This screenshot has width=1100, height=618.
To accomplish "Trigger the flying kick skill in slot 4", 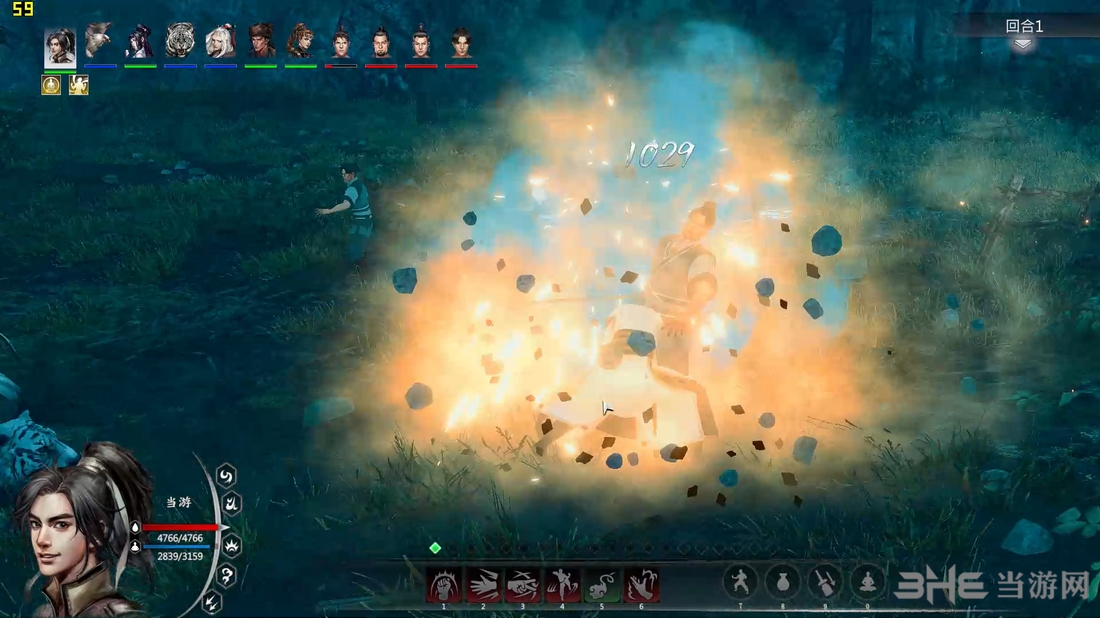I will point(562,585).
